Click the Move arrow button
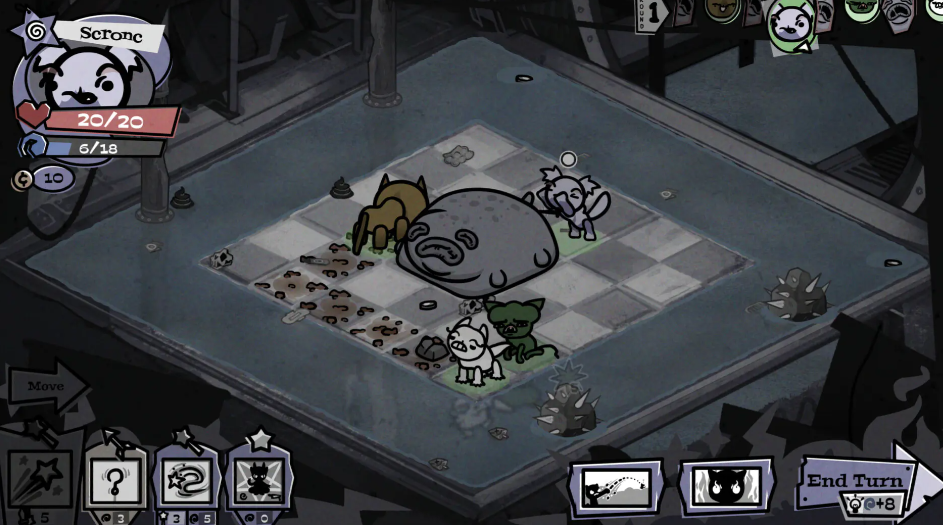 [45, 386]
